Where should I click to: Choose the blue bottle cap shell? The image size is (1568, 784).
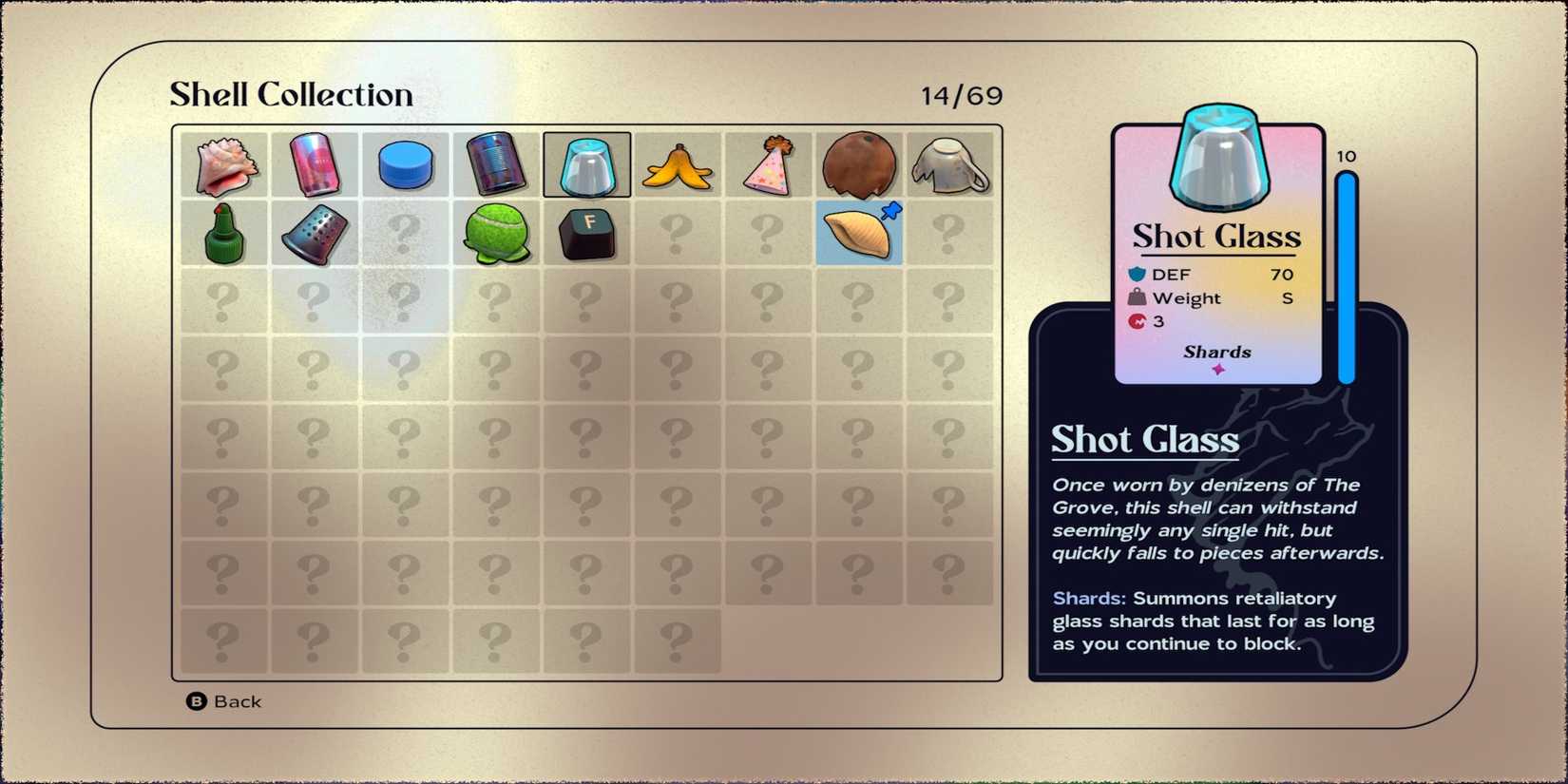coord(406,164)
